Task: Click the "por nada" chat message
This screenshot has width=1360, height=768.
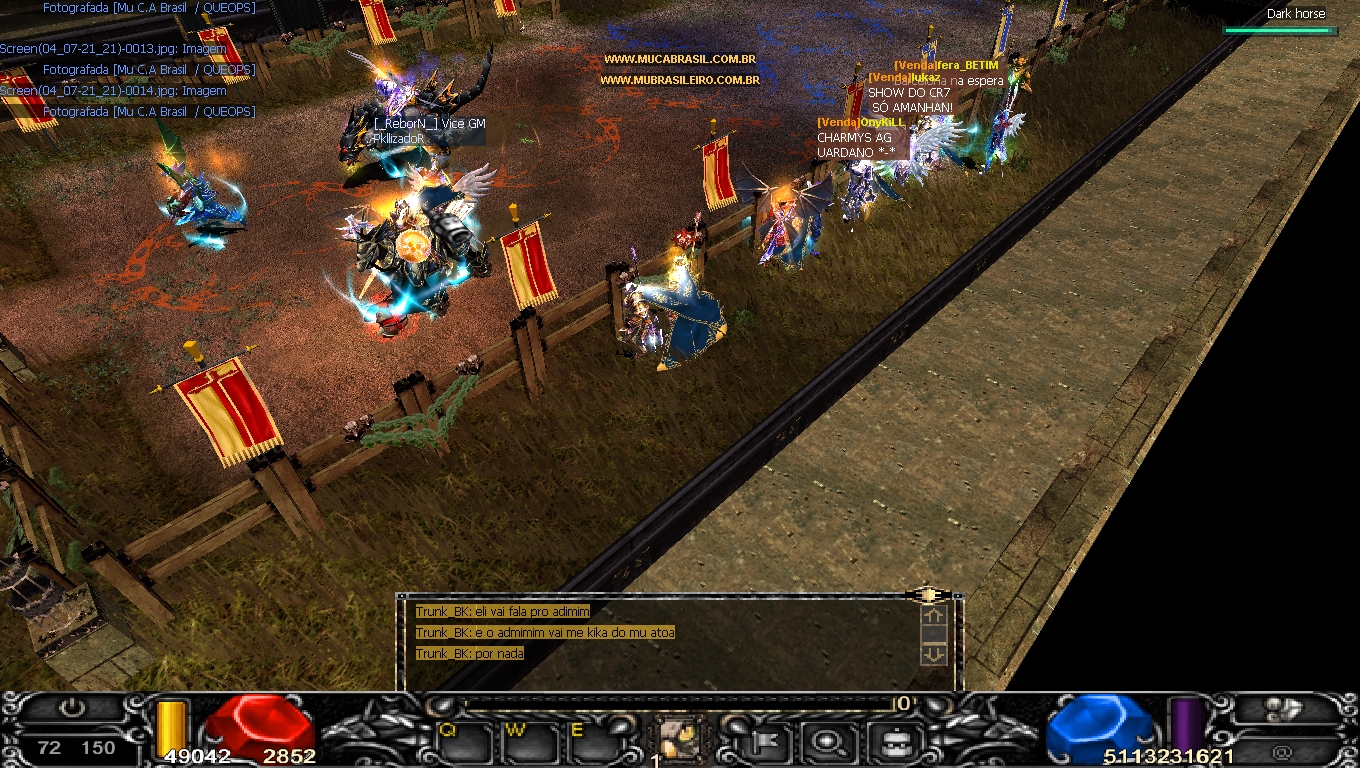Action: (x=470, y=654)
